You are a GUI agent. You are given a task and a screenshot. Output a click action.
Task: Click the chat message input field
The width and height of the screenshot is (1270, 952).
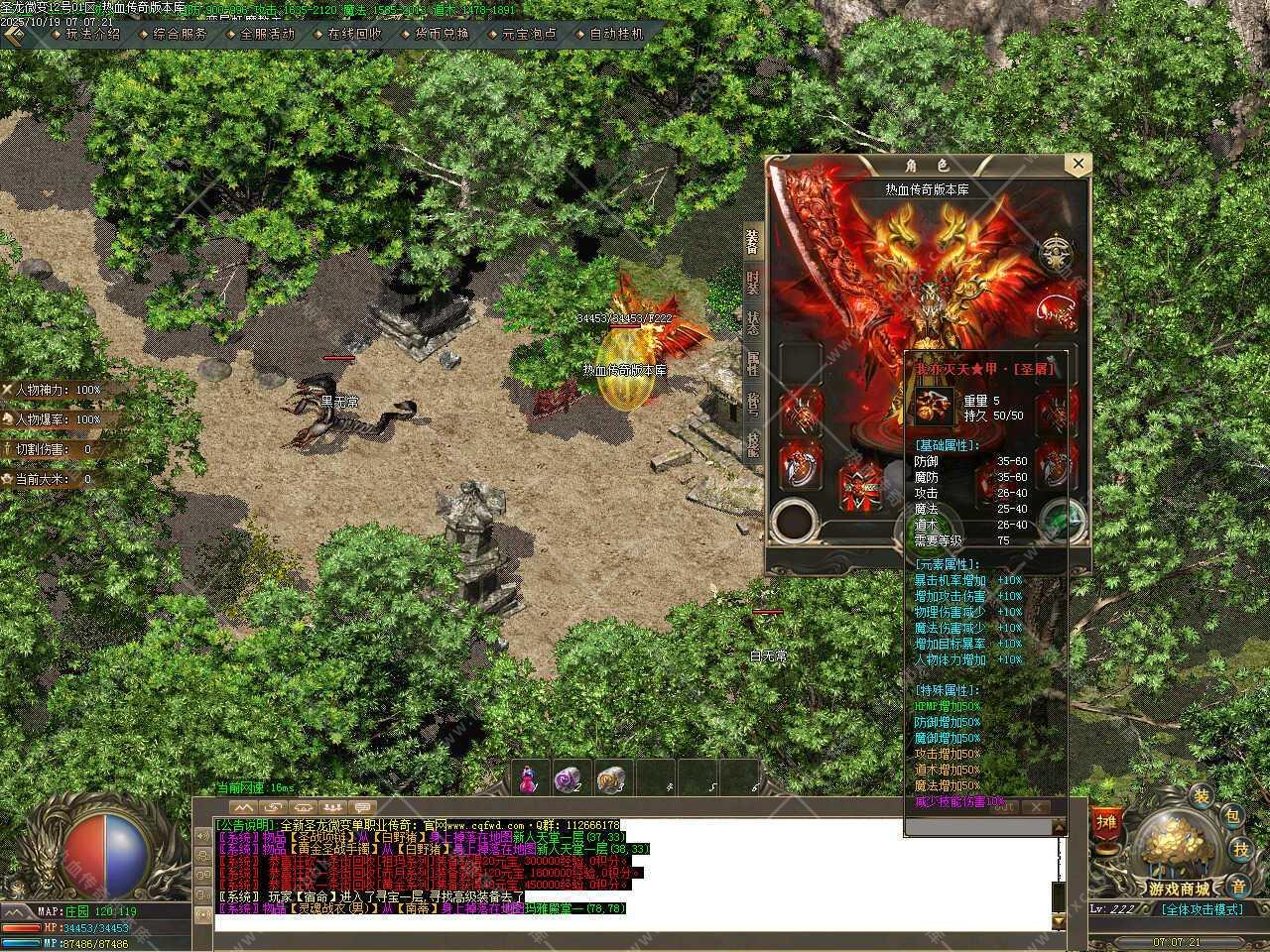pos(635,923)
